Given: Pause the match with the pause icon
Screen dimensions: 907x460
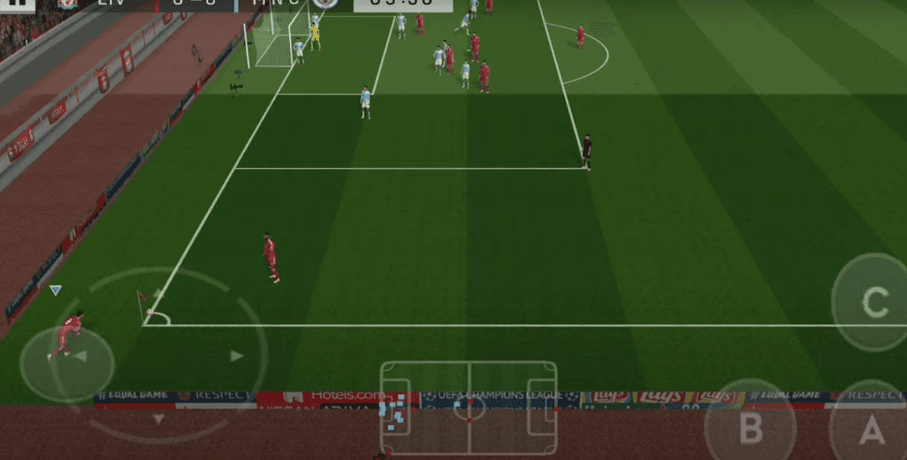Looking at the screenshot, I should (16, 4).
